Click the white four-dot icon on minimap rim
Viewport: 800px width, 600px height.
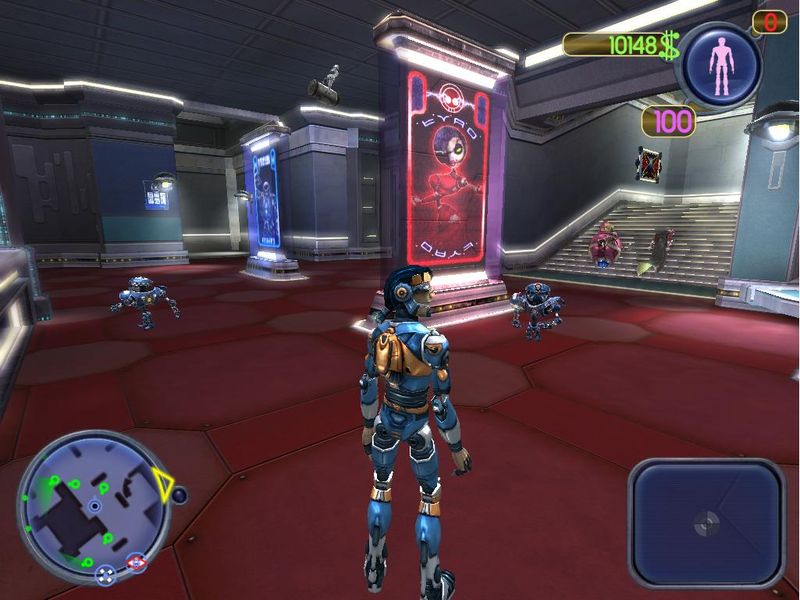pyautogui.click(x=105, y=573)
